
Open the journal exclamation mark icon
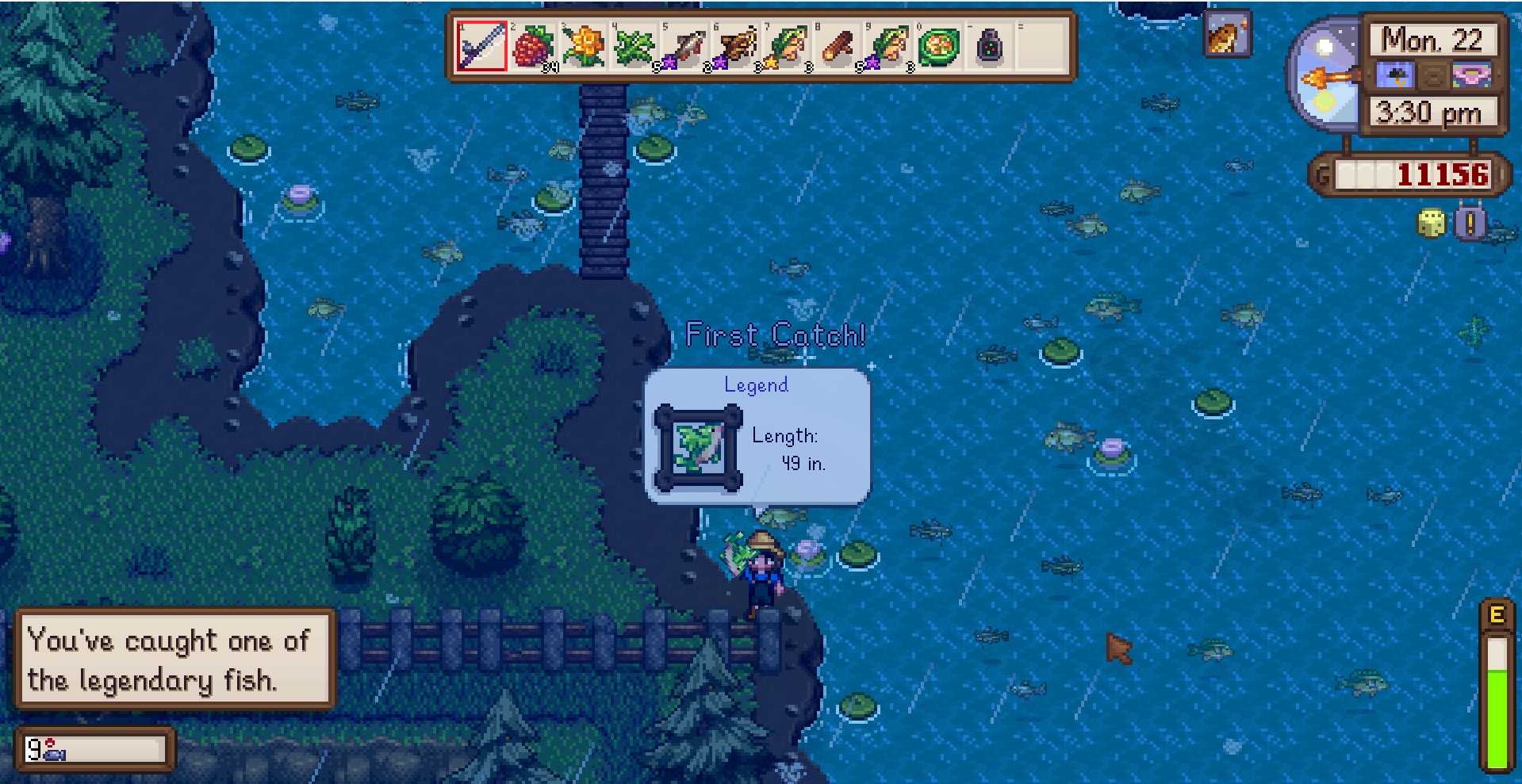1470,224
